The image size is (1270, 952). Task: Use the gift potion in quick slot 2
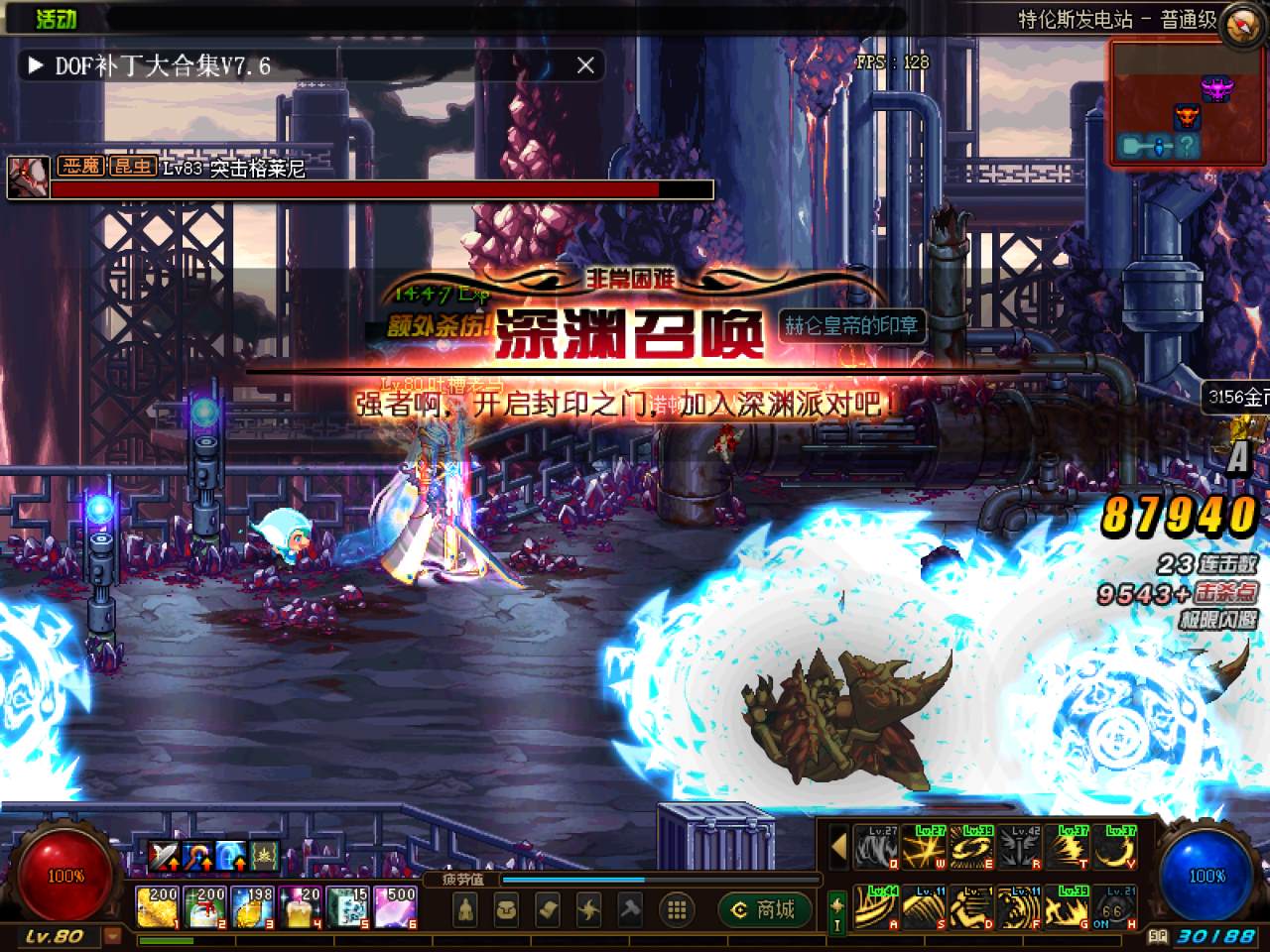(x=205, y=907)
